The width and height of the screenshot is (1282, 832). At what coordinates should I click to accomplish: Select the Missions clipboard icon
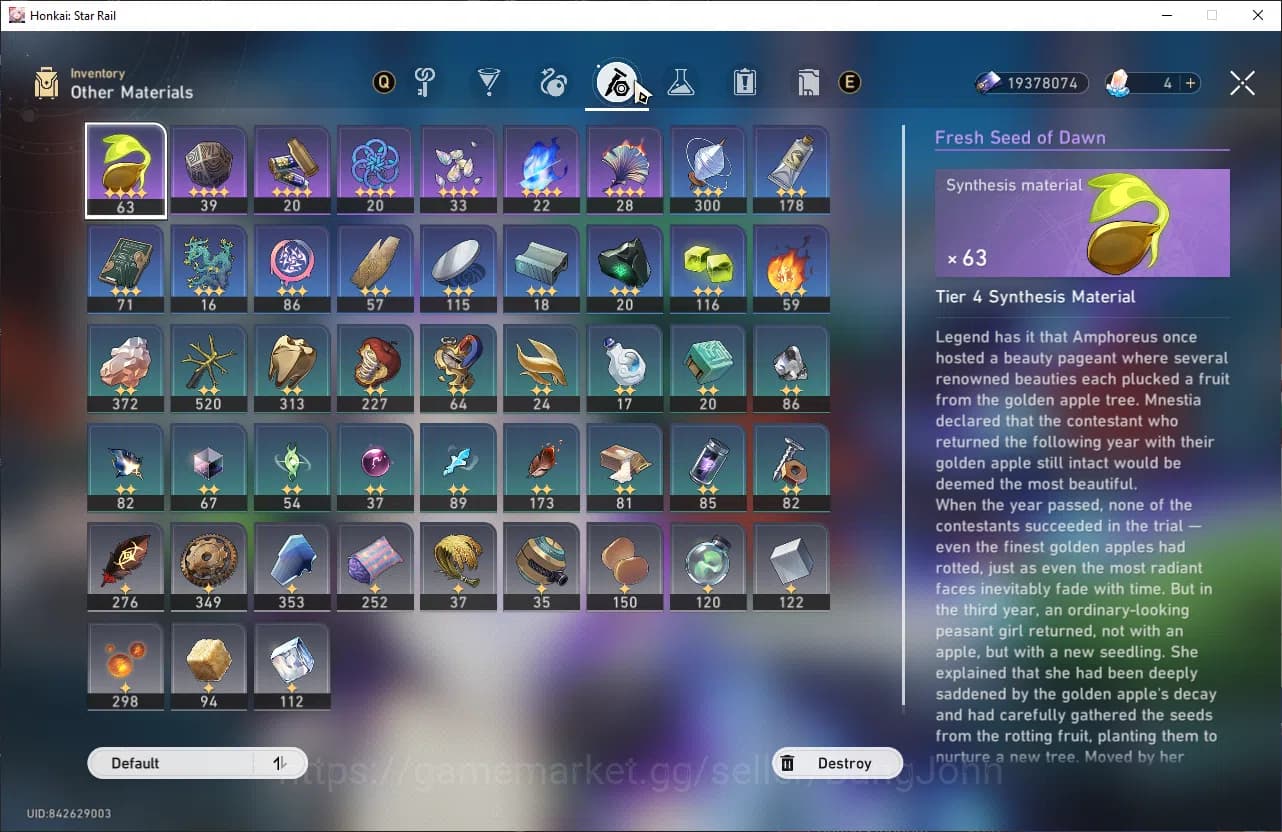(745, 83)
